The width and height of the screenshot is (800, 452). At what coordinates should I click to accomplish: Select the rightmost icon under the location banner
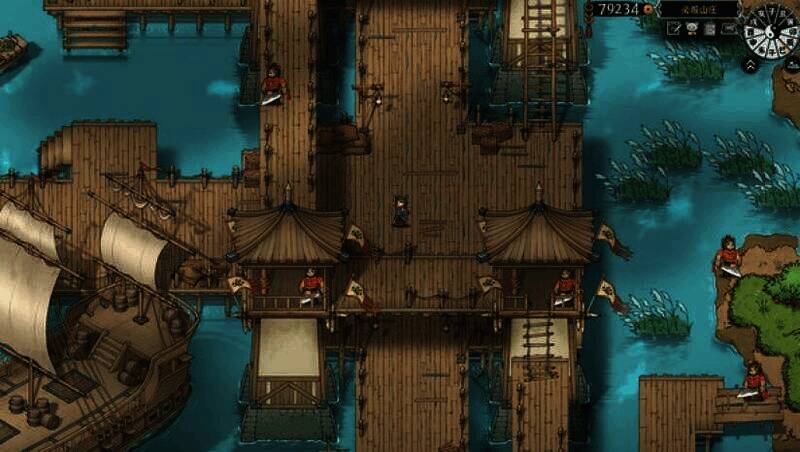pyautogui.click(x=727, y=29)
